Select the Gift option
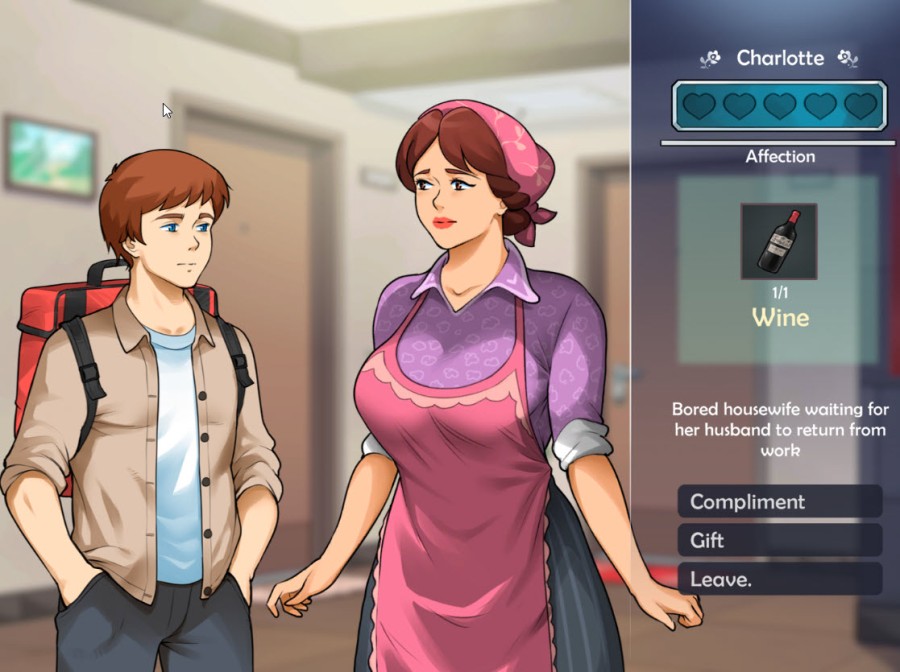The image size is (900, 672). click(x=779, y=541)
